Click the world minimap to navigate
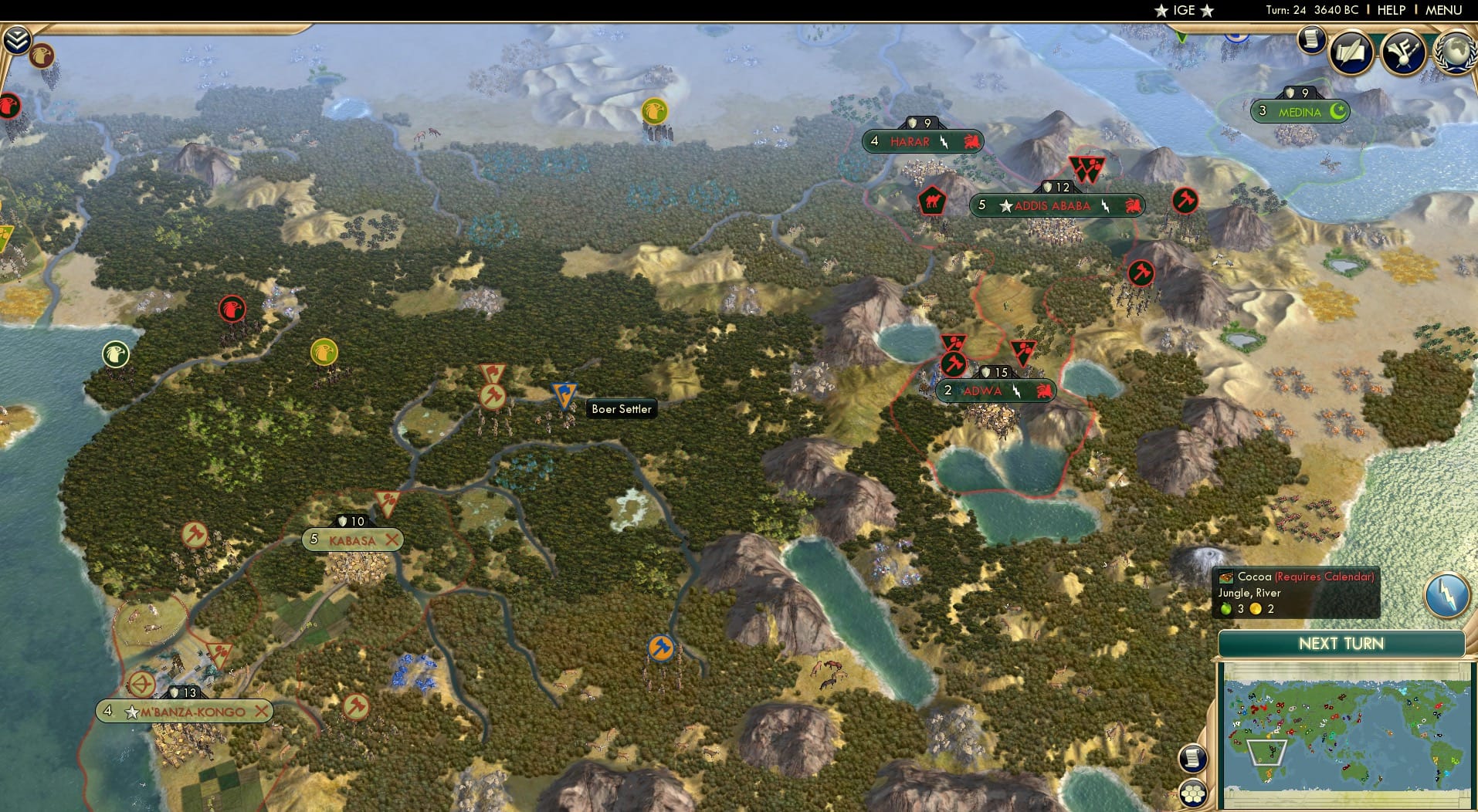Screen dimensions: 1478x812 click(x=1347, y=733)
